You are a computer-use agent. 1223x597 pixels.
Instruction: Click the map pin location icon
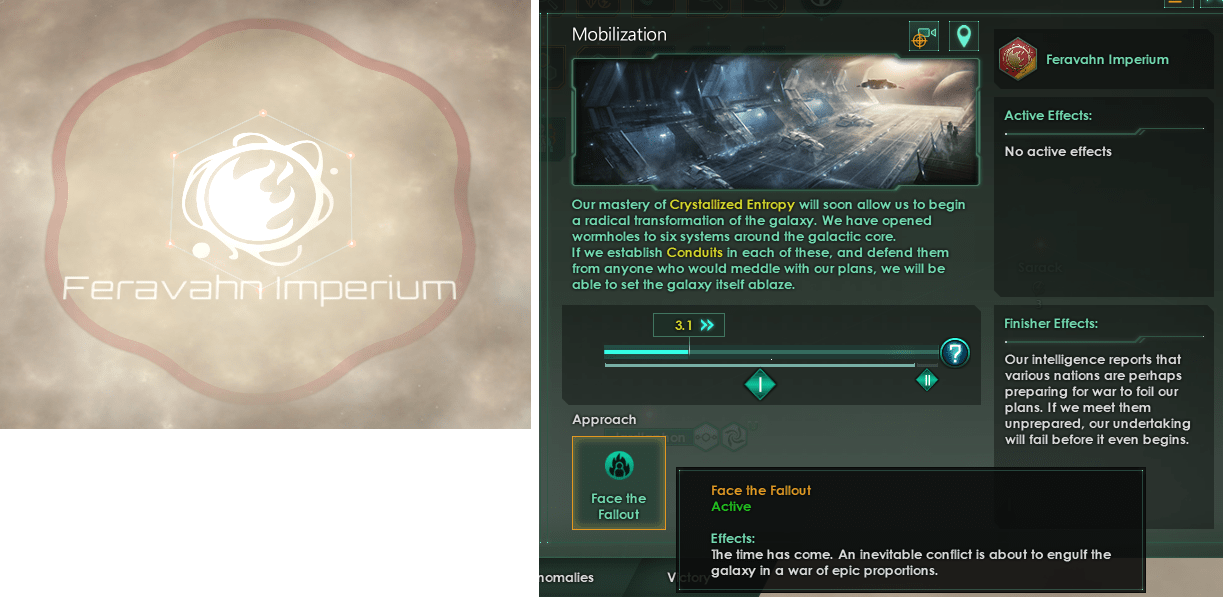[x=963, y=37]
